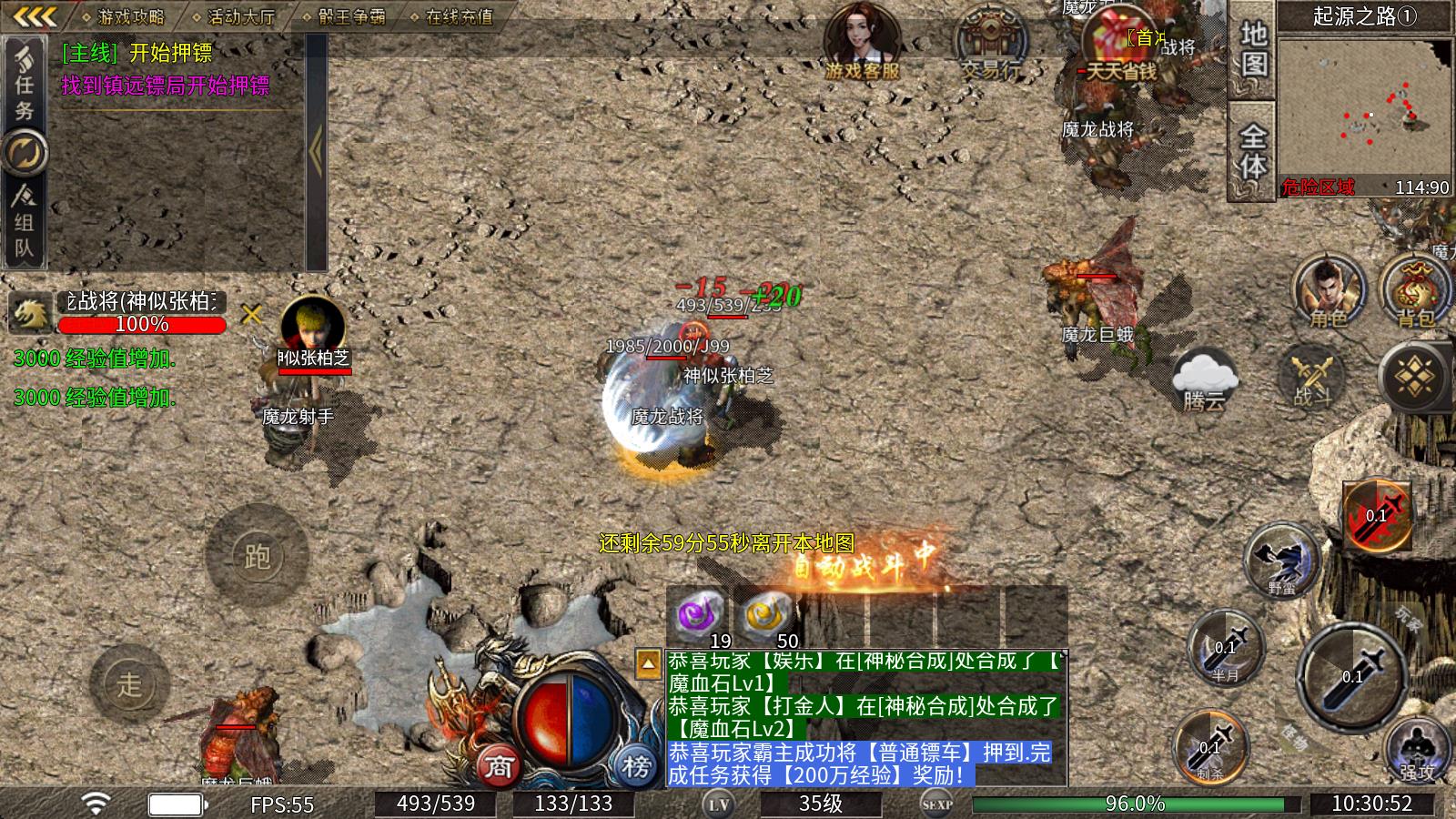Viewport: 1456px width, 819px height.
Task: Toggle the 战斗 auto-combat button
Action: point(1311,379)
